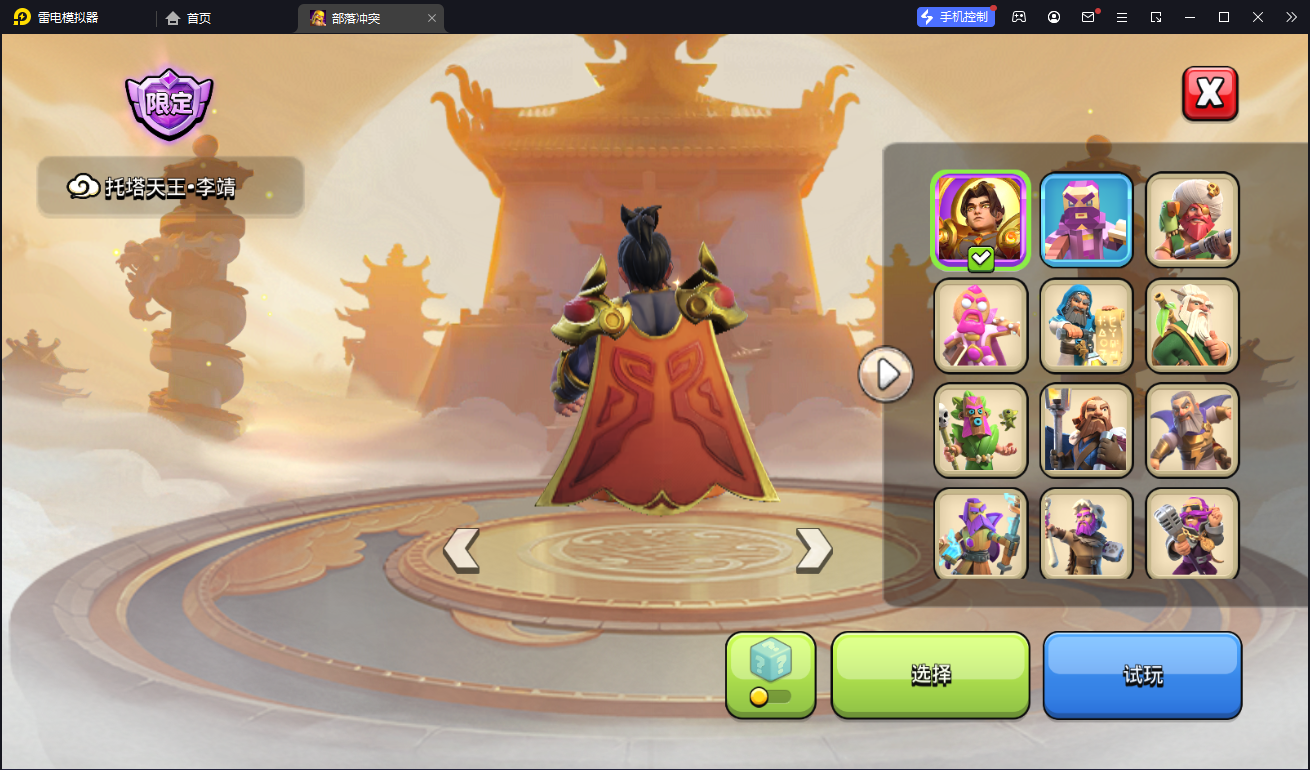Rotate the hero with the left arrow
This screenshot has width=1310, height=770.
[461, 550]
